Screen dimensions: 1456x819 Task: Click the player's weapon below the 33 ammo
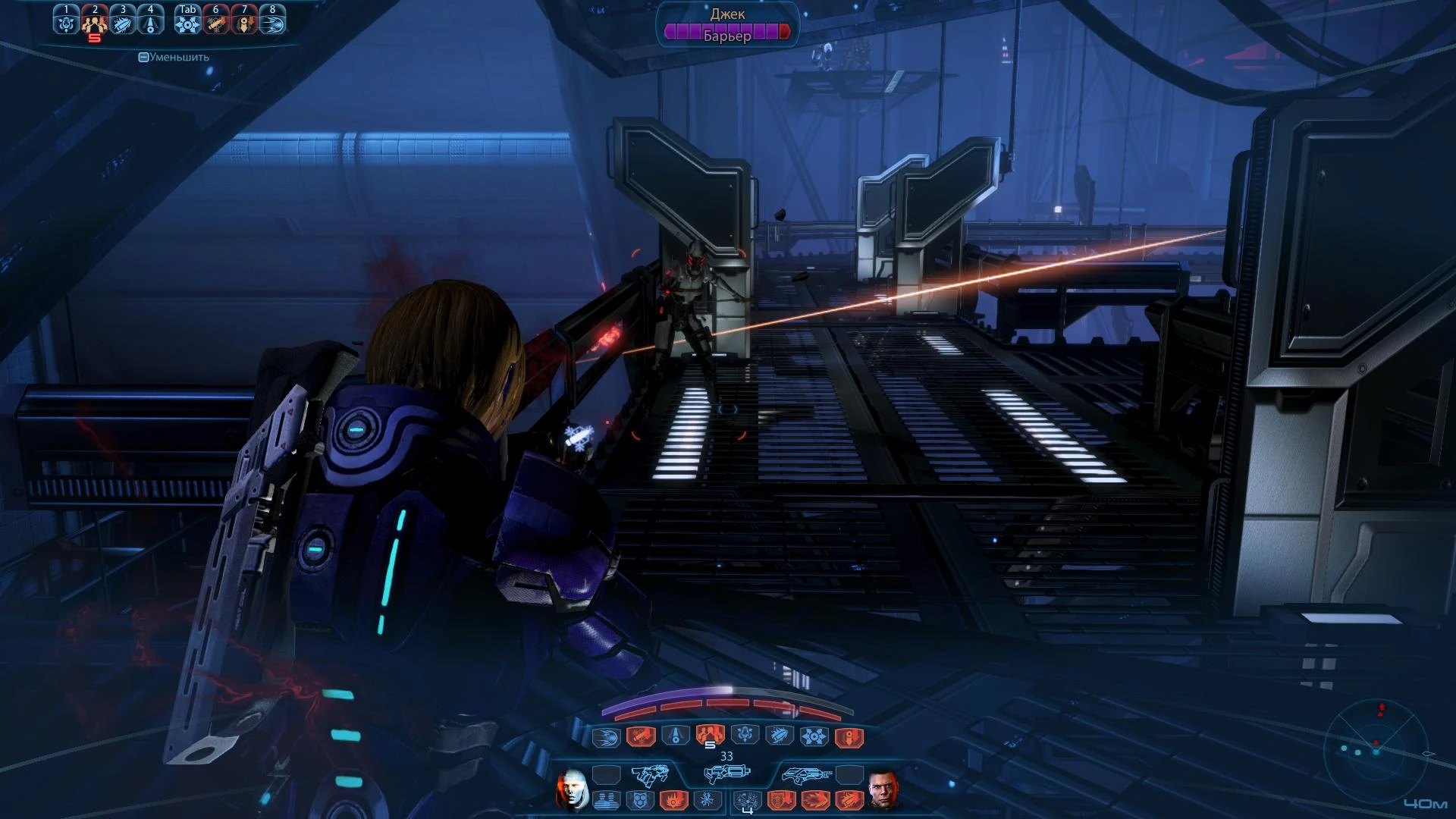pos(726,773)
